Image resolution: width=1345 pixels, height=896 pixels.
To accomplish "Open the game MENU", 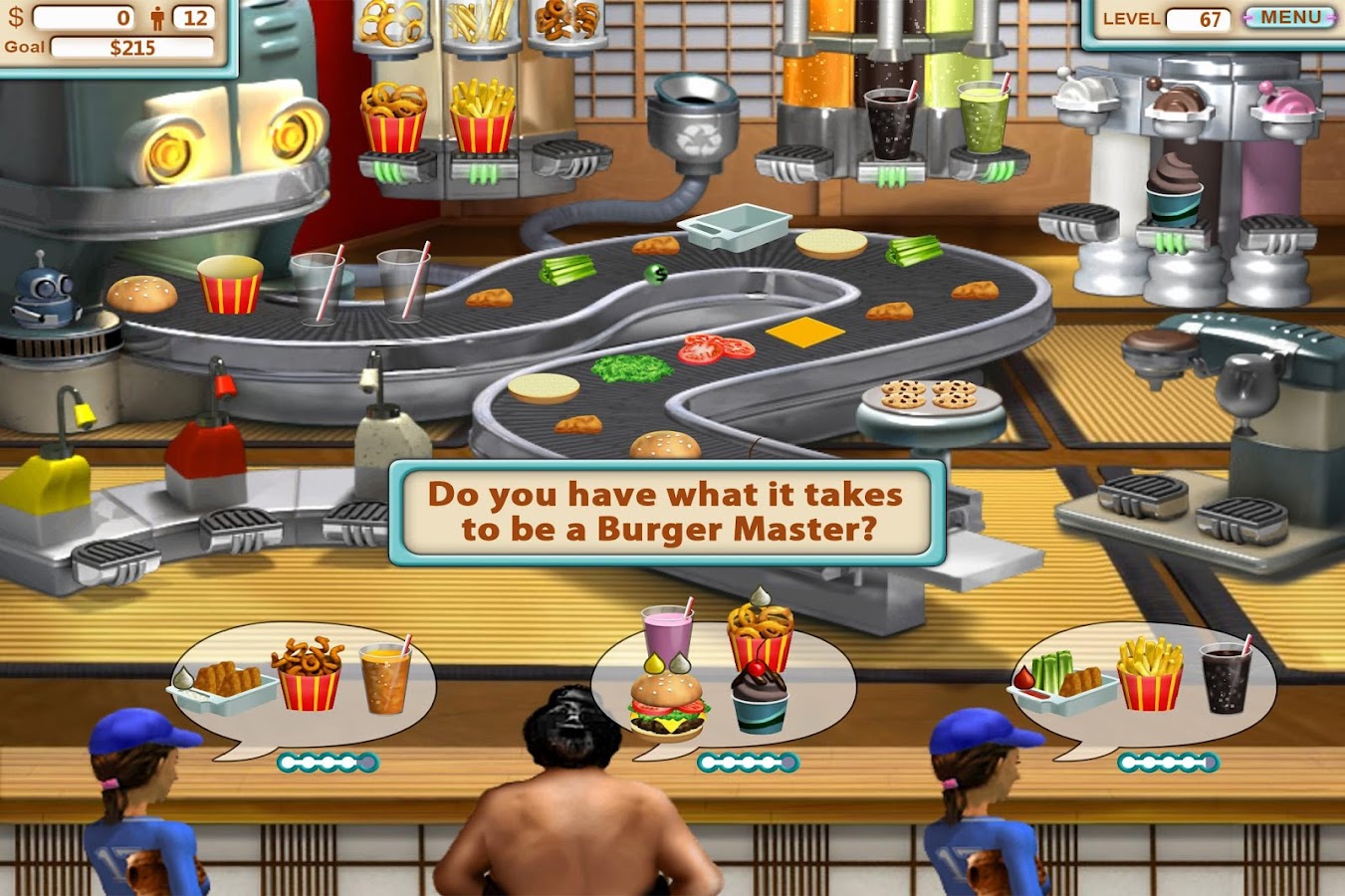I will (x=1290, y=17).
